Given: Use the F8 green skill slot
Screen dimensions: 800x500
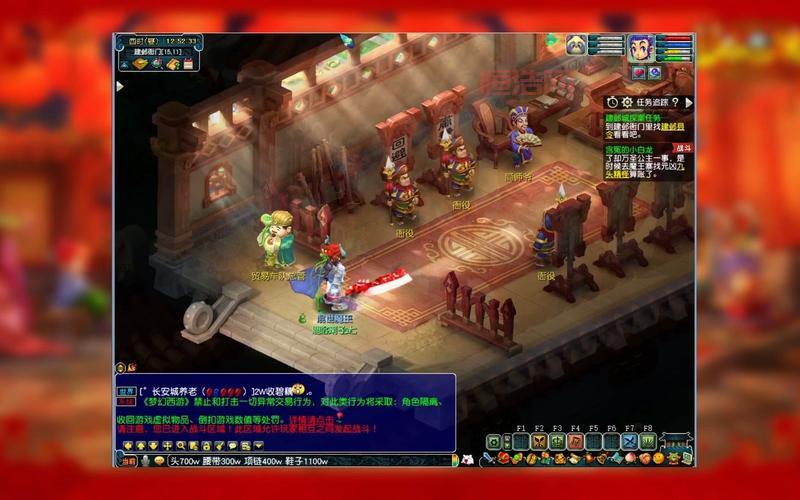Looking at the screenshot, I should (x=647, y=441).
